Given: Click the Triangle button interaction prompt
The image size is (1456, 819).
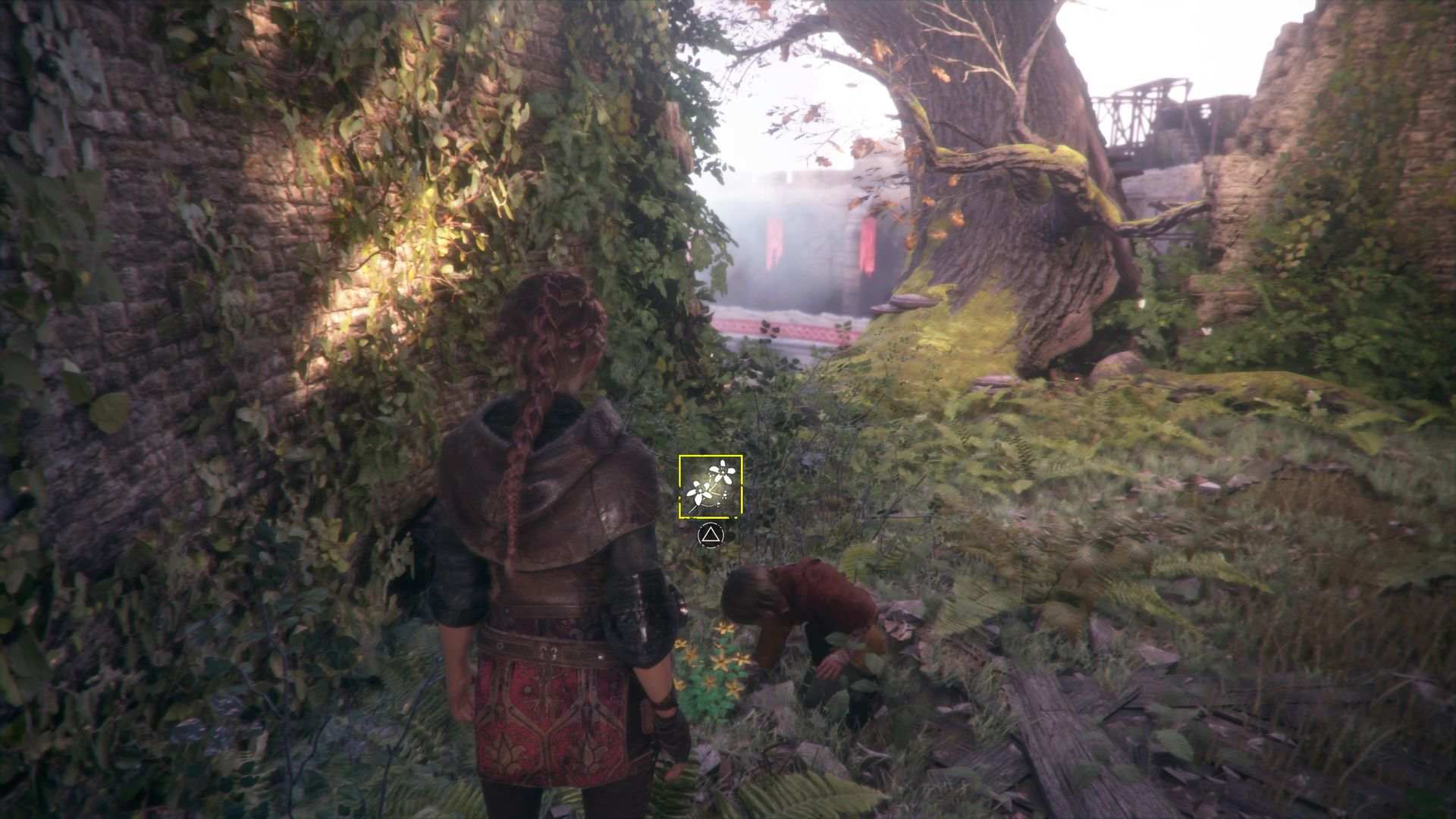Looking at the screenshot, I should (711, 536).
